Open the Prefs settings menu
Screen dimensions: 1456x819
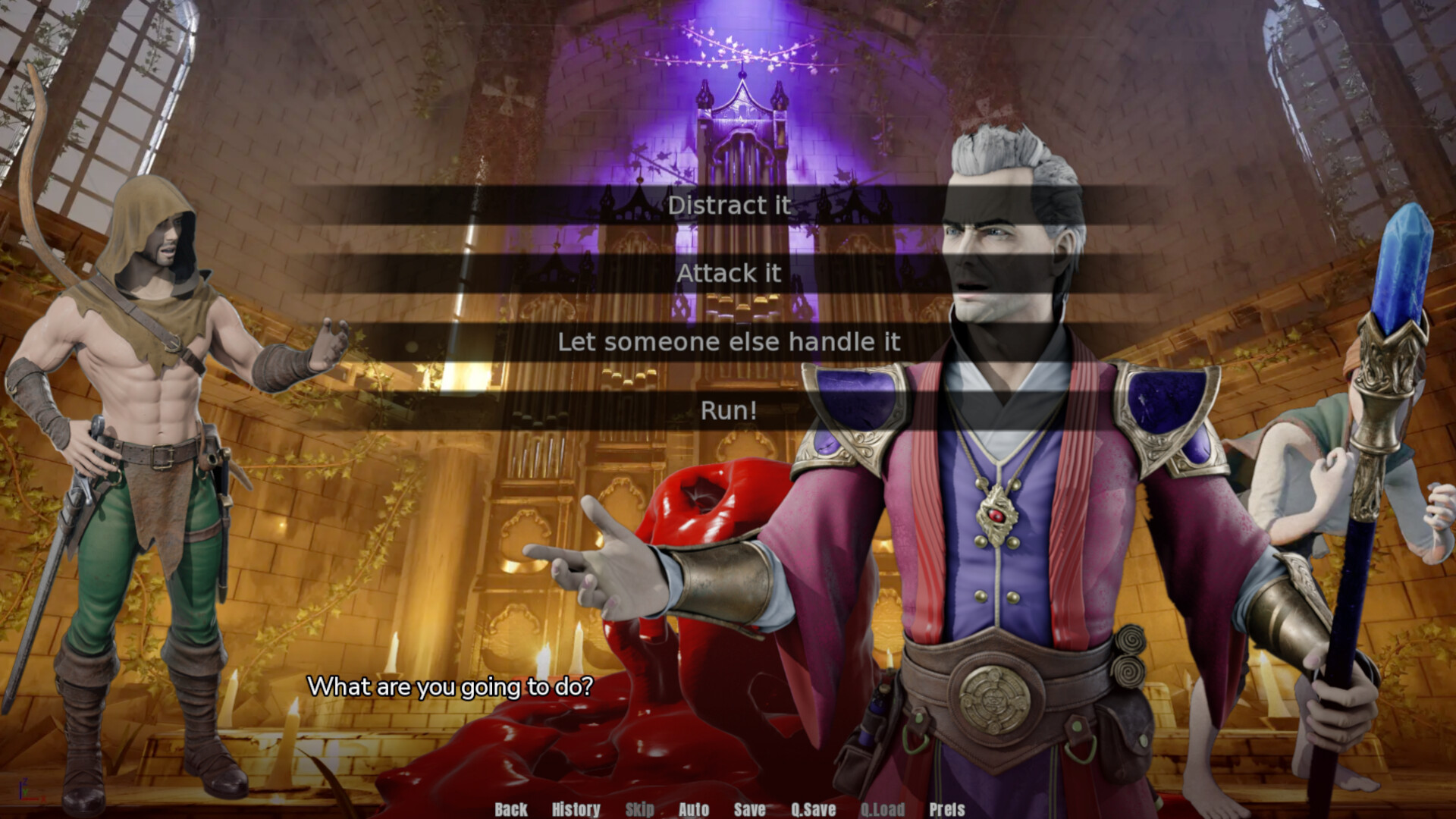pos(947,810)
